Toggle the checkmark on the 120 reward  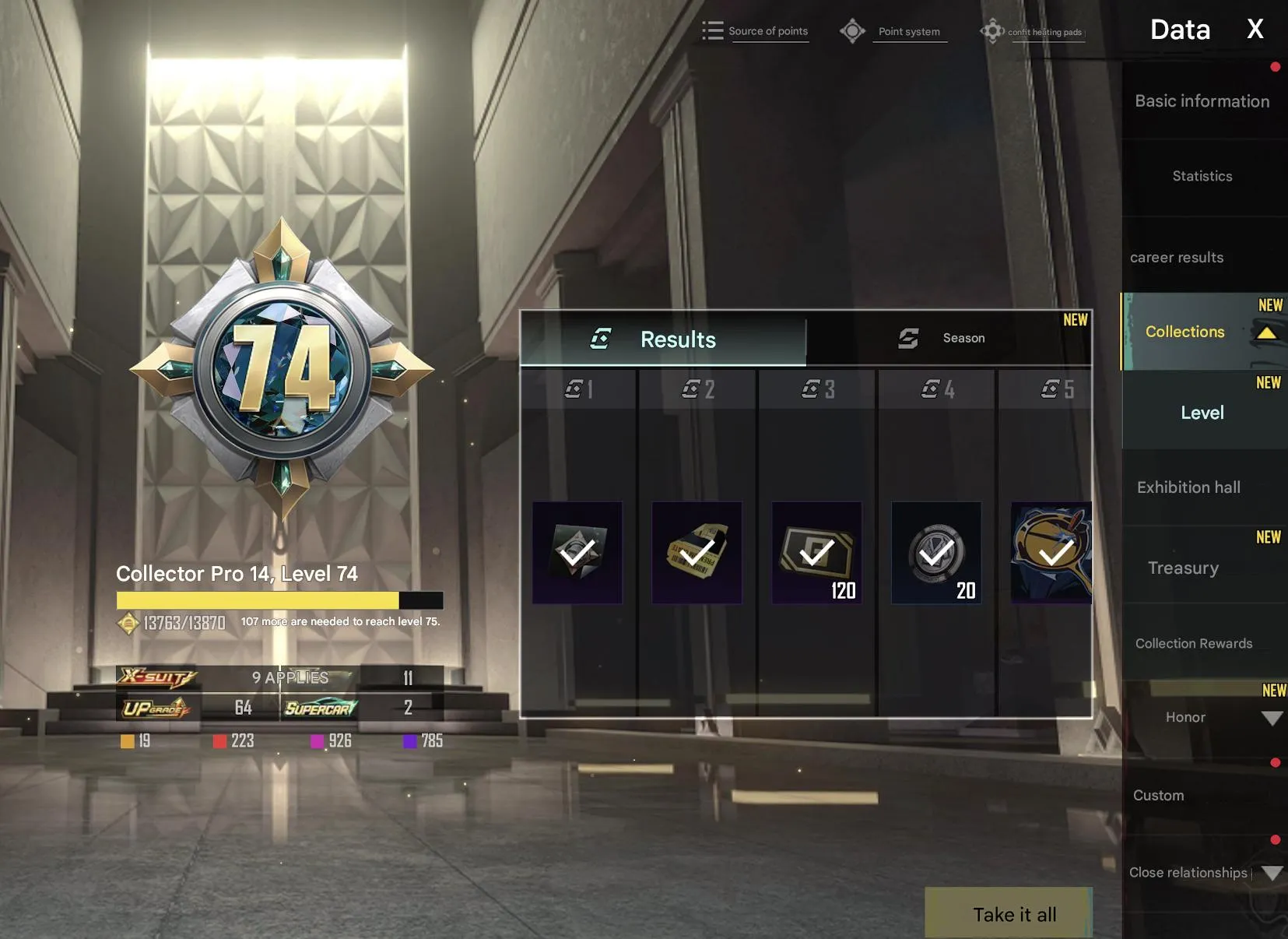coord(816,554)
